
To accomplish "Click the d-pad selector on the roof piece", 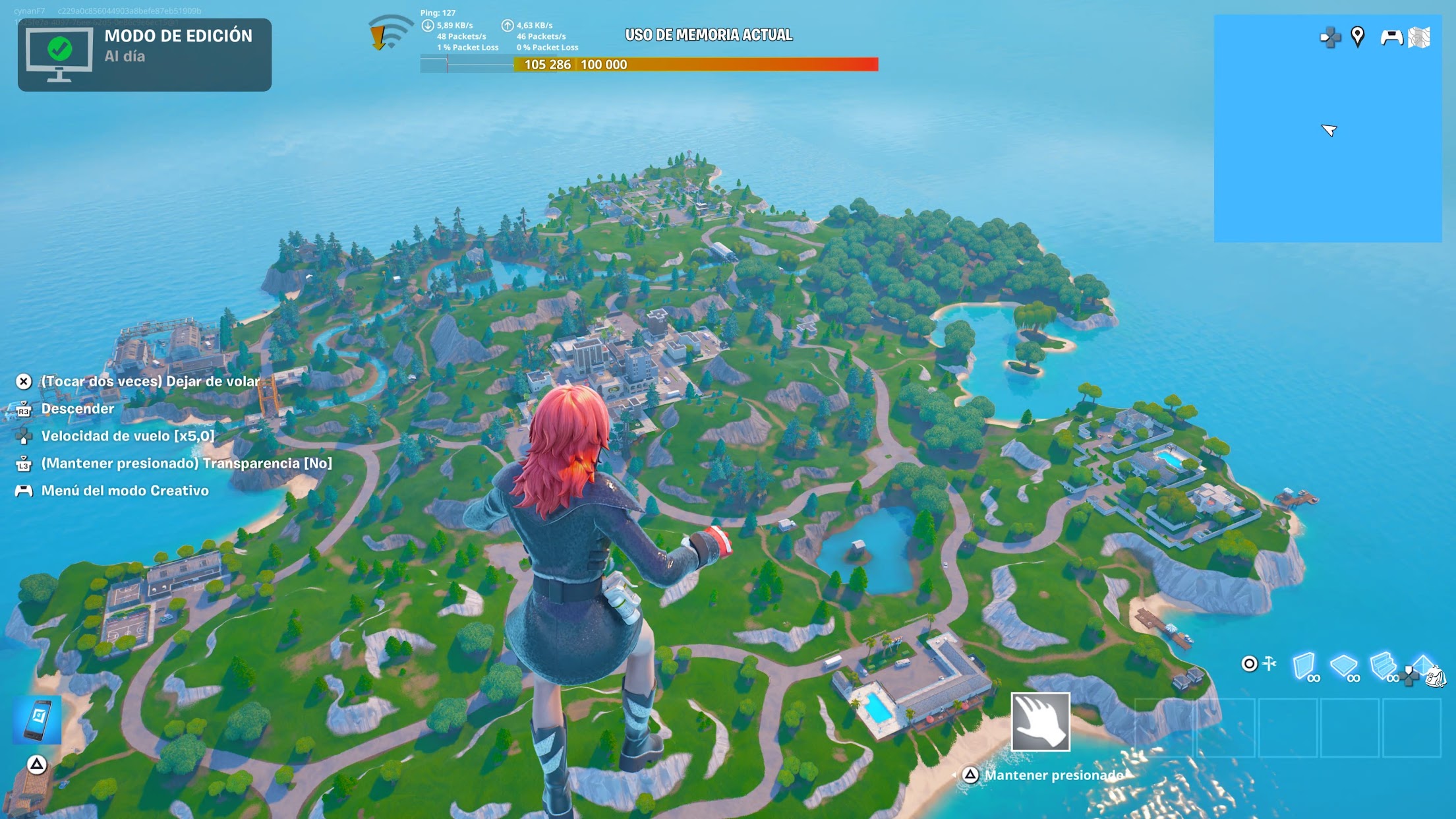I will [1407, 677].
